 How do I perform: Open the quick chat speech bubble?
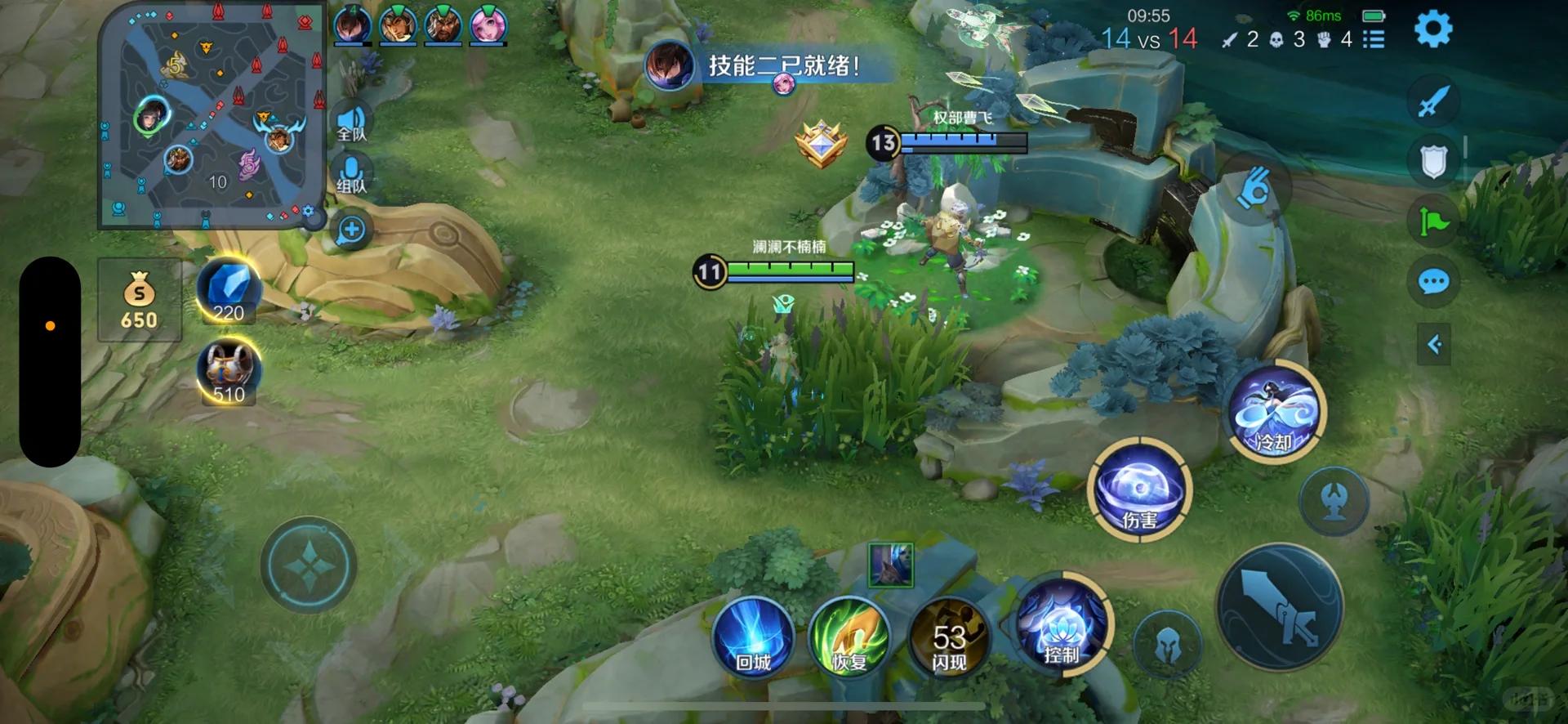[x=1433, y=283]
